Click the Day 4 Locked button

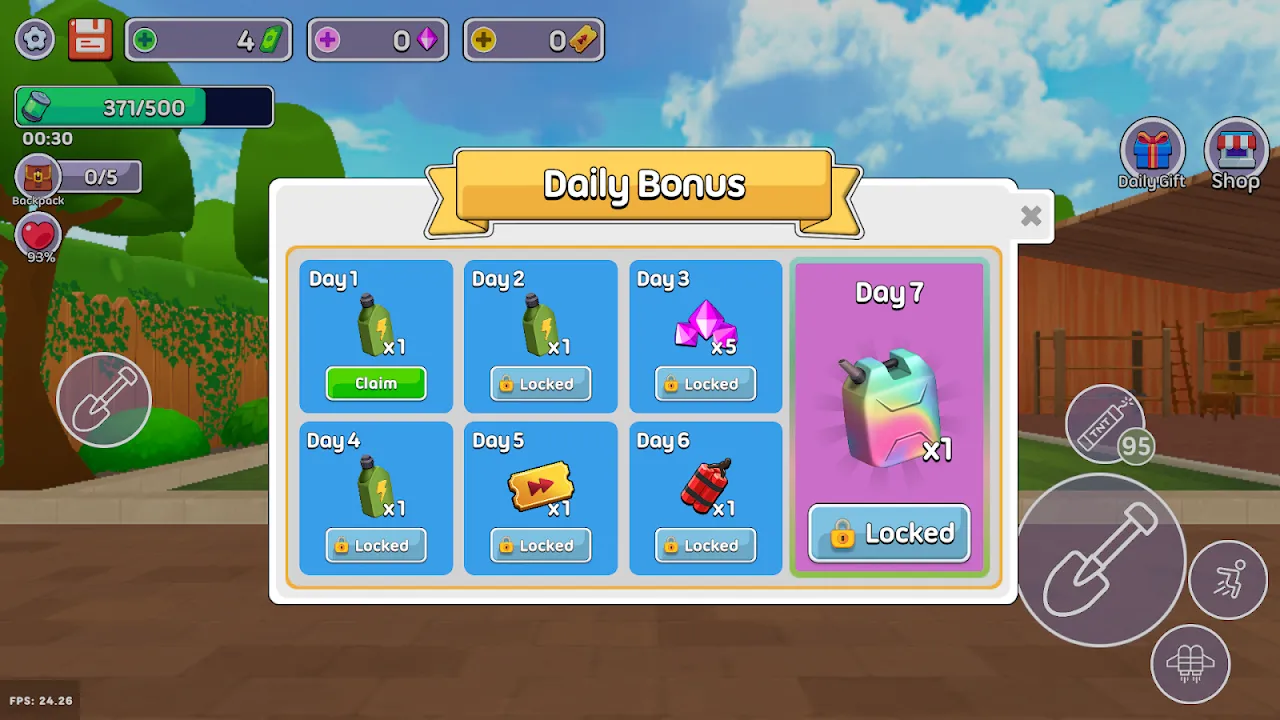tap(376, 546)
